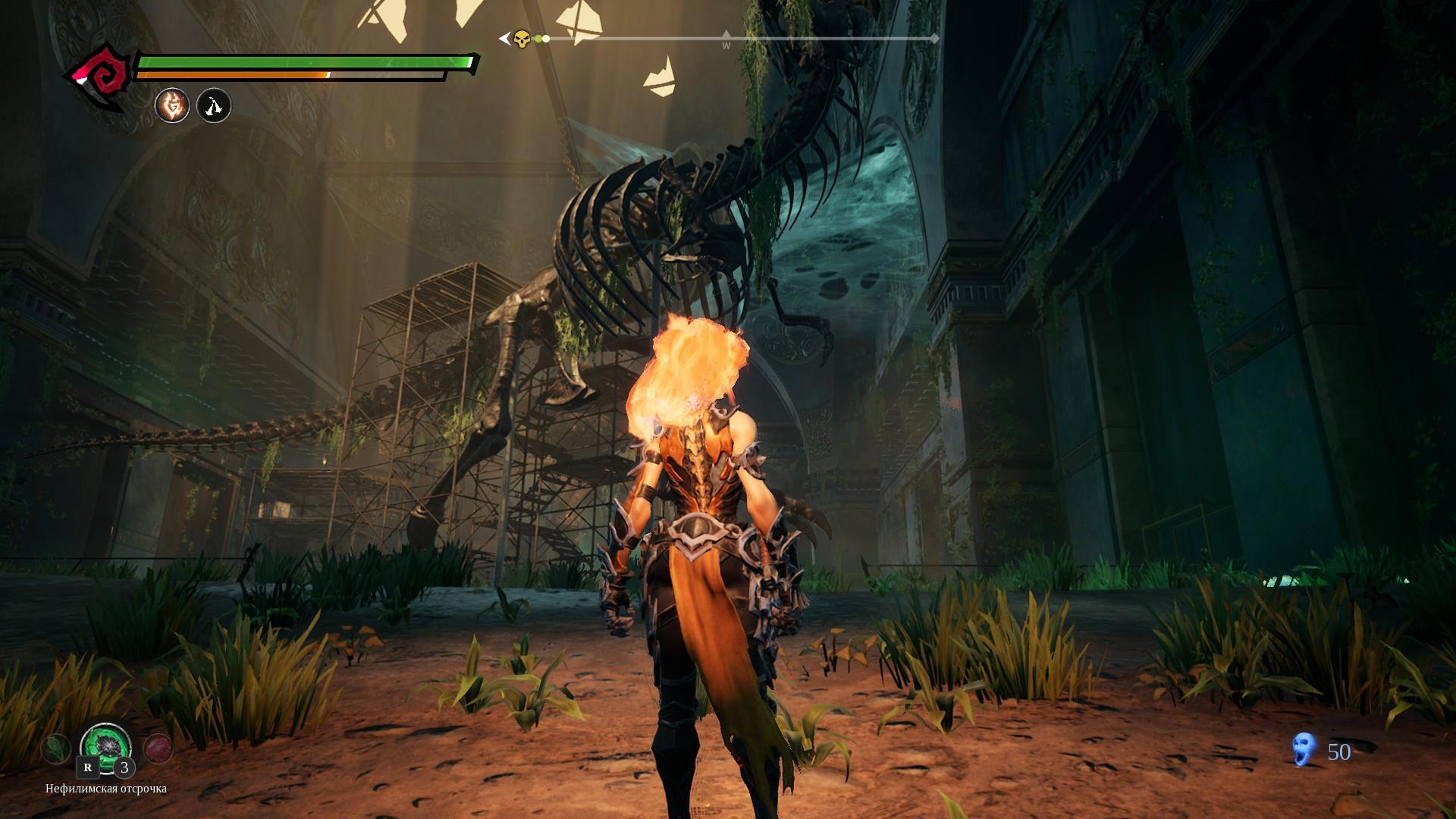Click the blue soul currency icon

(1303, 749)
